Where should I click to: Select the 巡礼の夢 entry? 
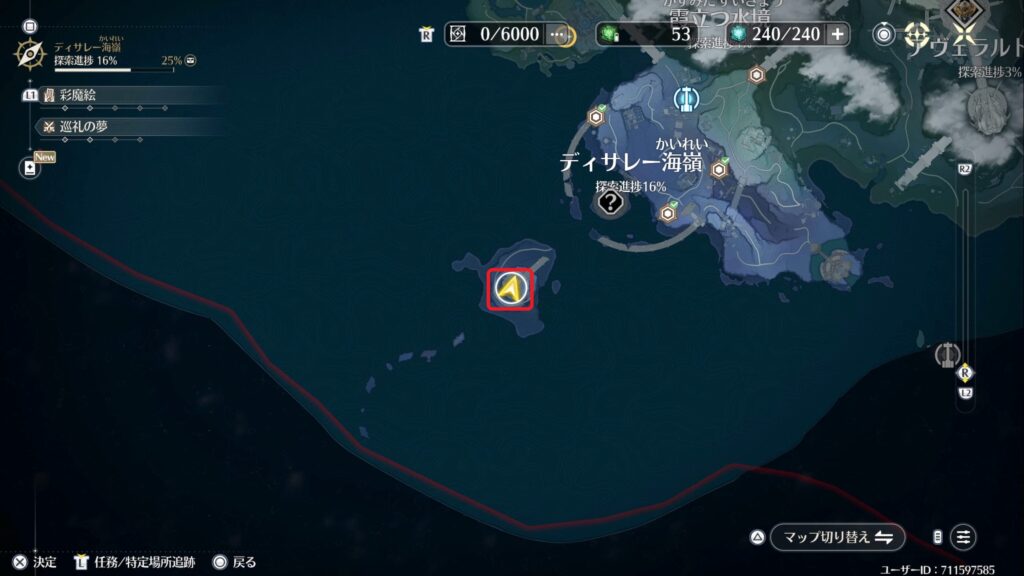click(82, 126)
